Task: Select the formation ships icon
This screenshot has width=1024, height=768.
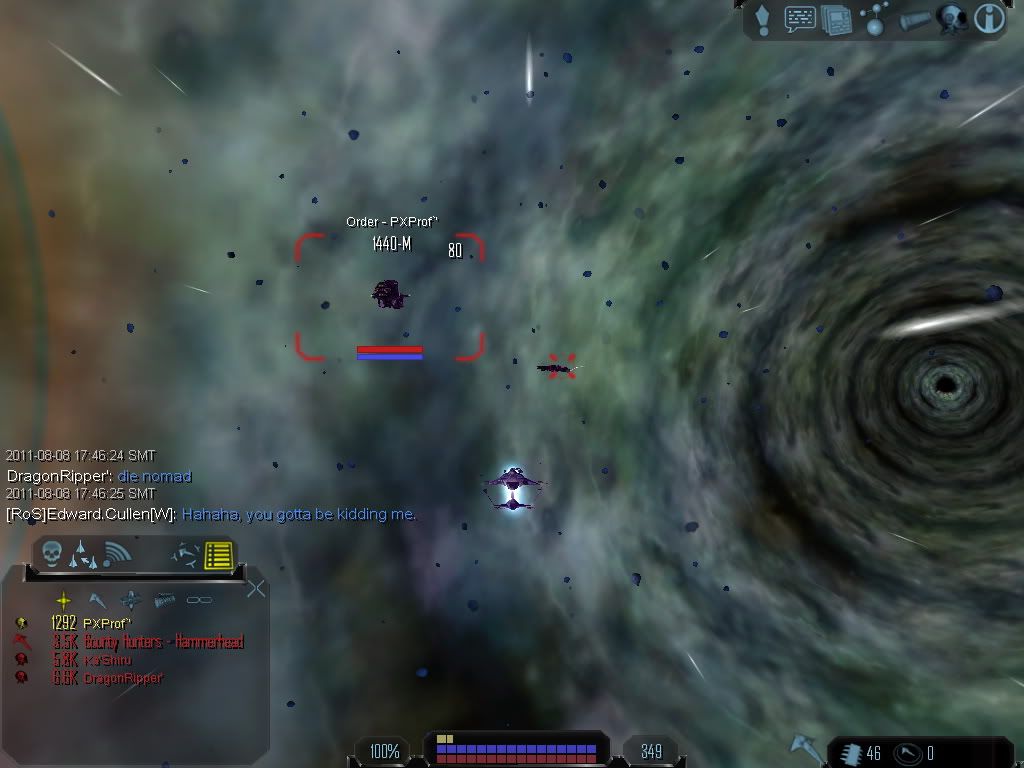Action: coord(83,553)
